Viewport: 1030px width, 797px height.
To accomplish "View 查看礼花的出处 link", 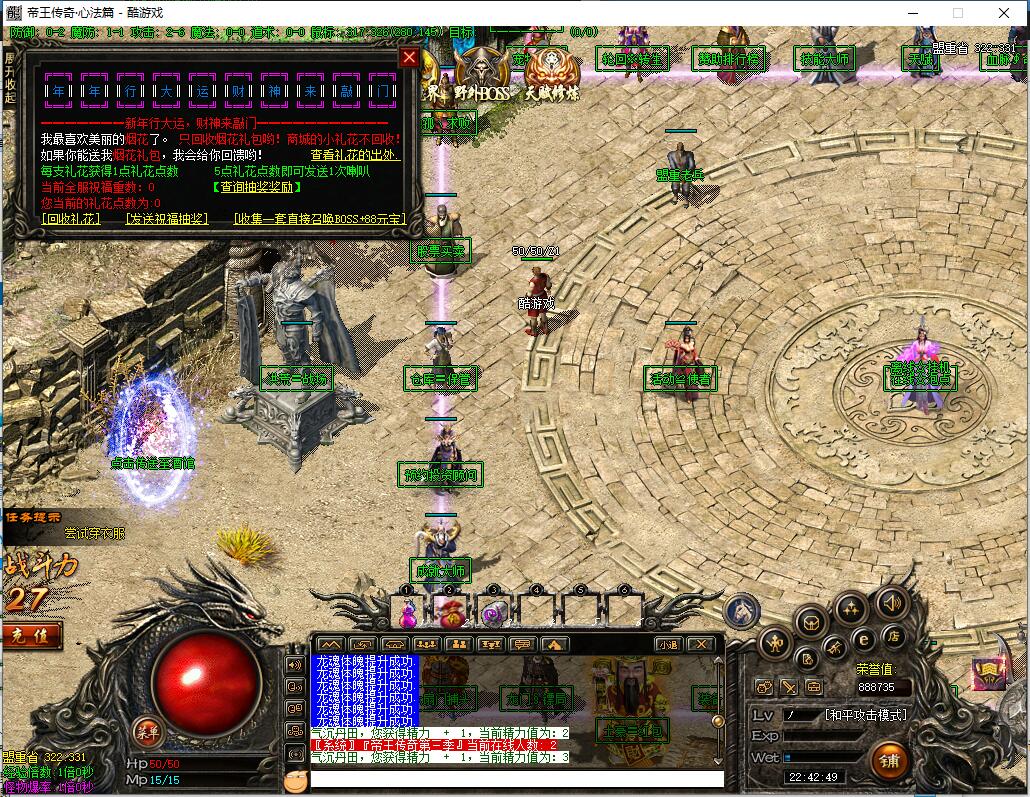I will [355, 155].
